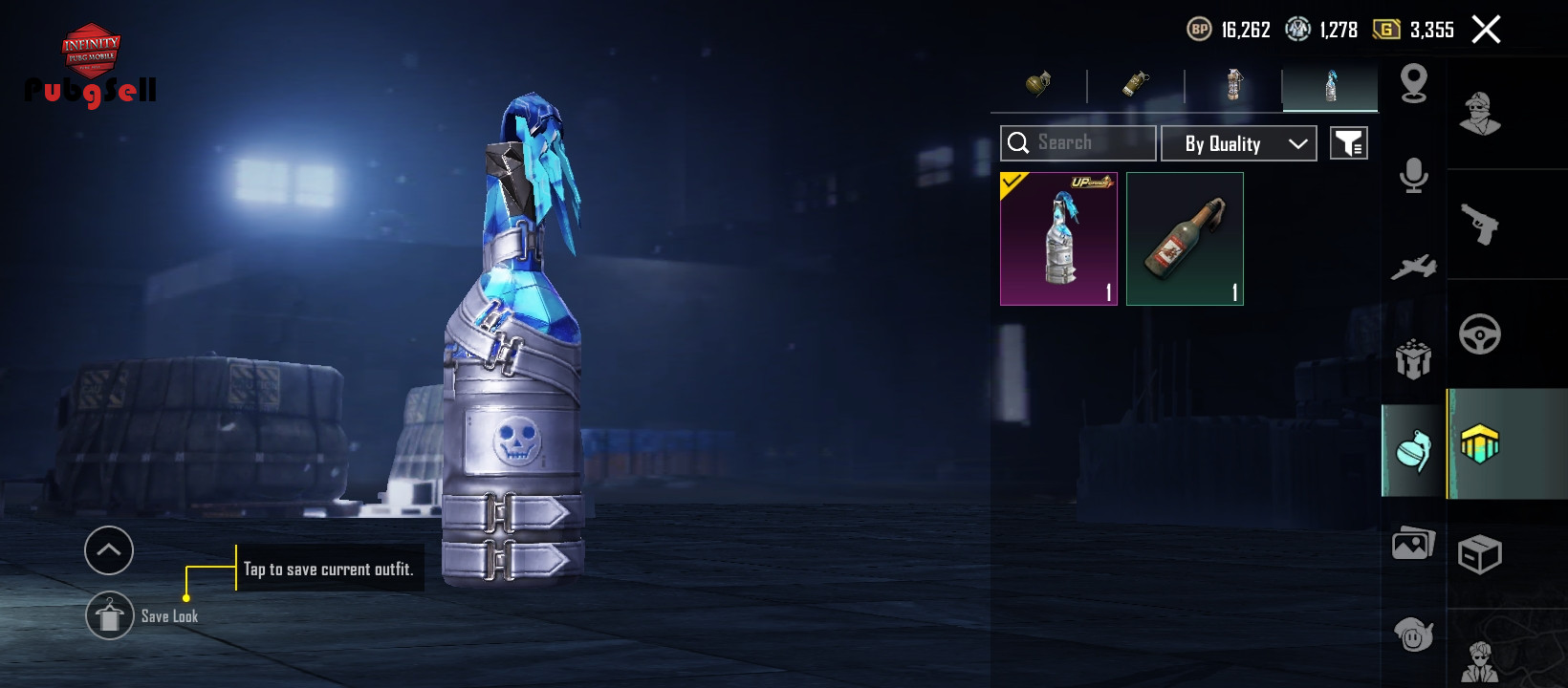The width and height of the screenshot is (1568, 688).
Task: Switch to the pistol weapon skins section
Action: (1480, 226)
